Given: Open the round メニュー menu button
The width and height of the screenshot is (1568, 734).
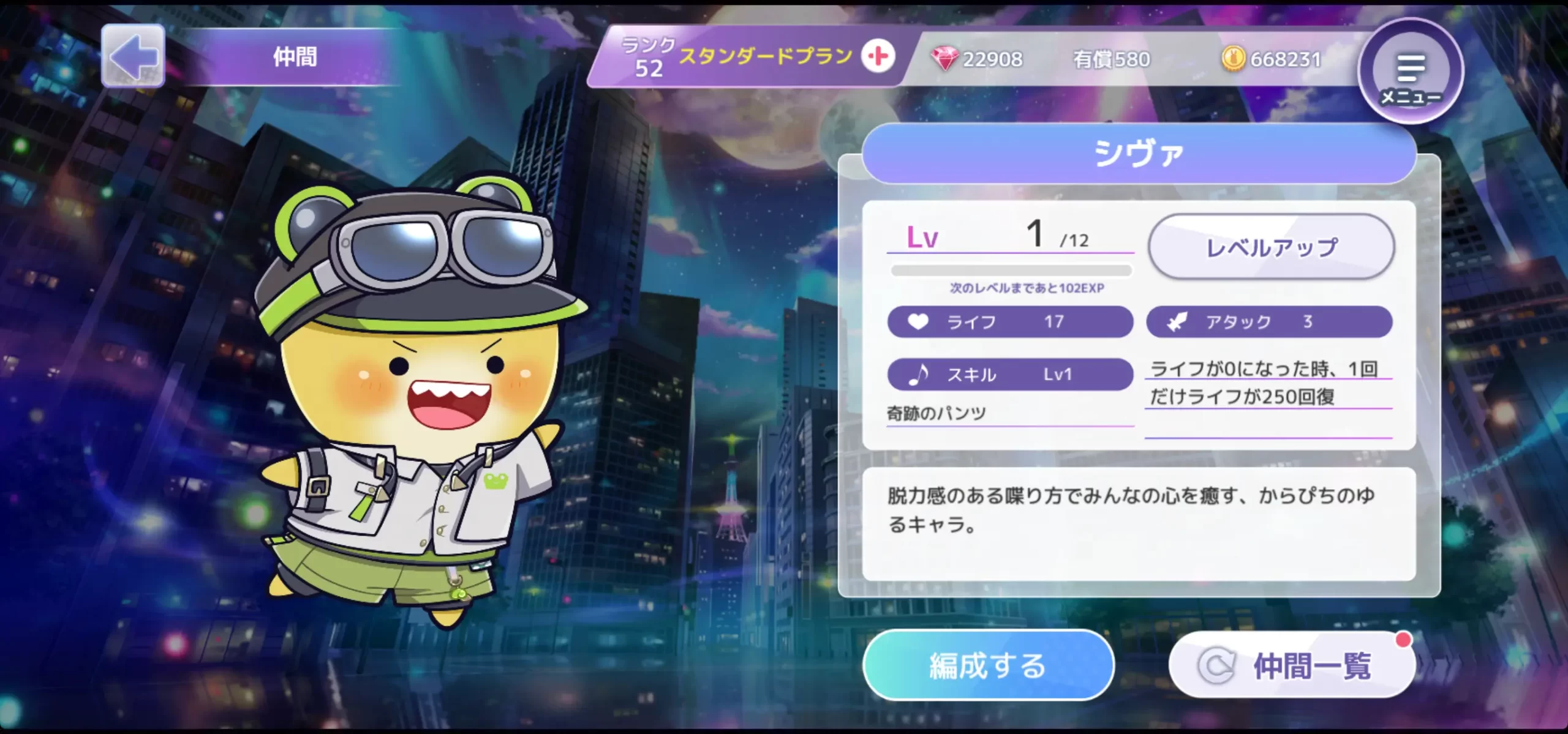Looking at the screenshot, I should pos(1411,71).
